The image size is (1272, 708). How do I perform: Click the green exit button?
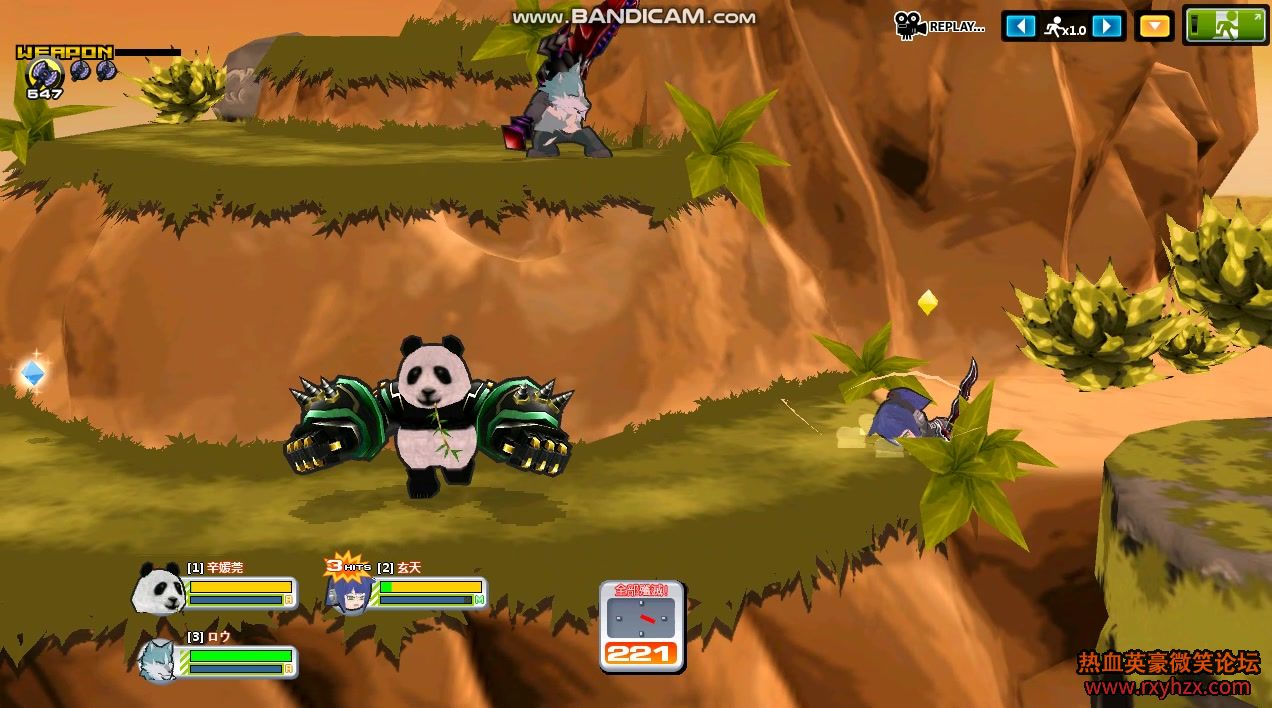(1225, 26)
